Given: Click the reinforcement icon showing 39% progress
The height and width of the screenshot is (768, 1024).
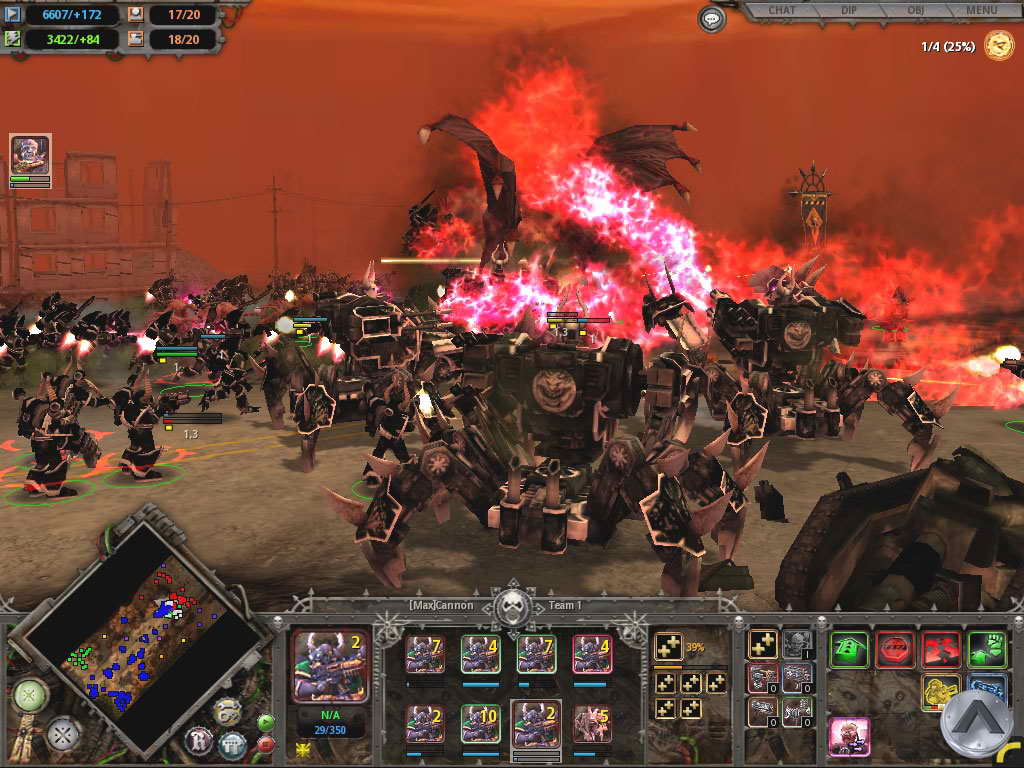Looking at the screenshot, I should 668,647.
